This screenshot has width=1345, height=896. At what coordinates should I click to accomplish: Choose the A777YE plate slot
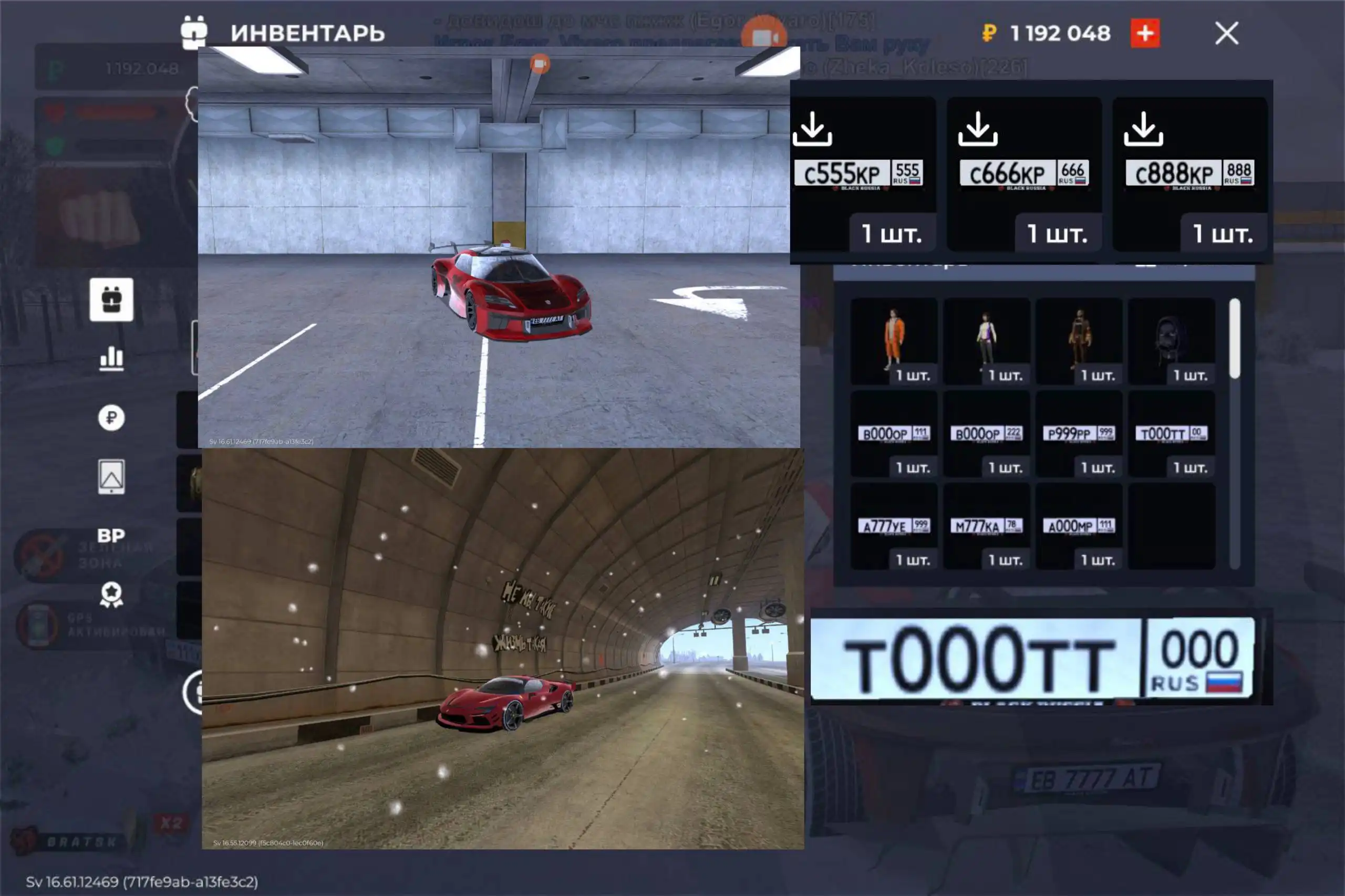coord(894,526)
